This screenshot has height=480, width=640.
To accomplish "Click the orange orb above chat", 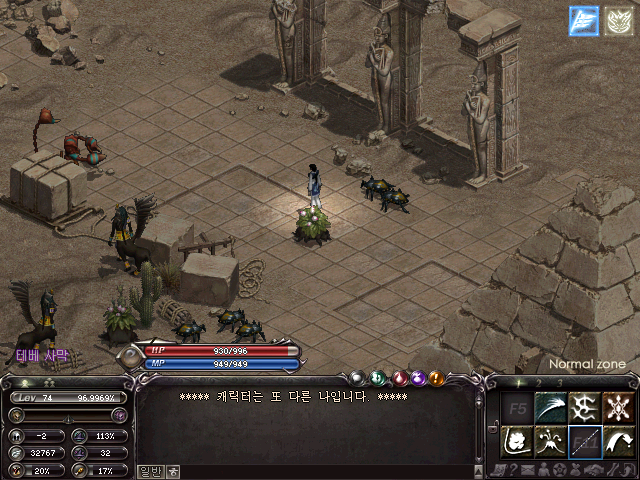I will pyautogui.click(x=437, y=378).
